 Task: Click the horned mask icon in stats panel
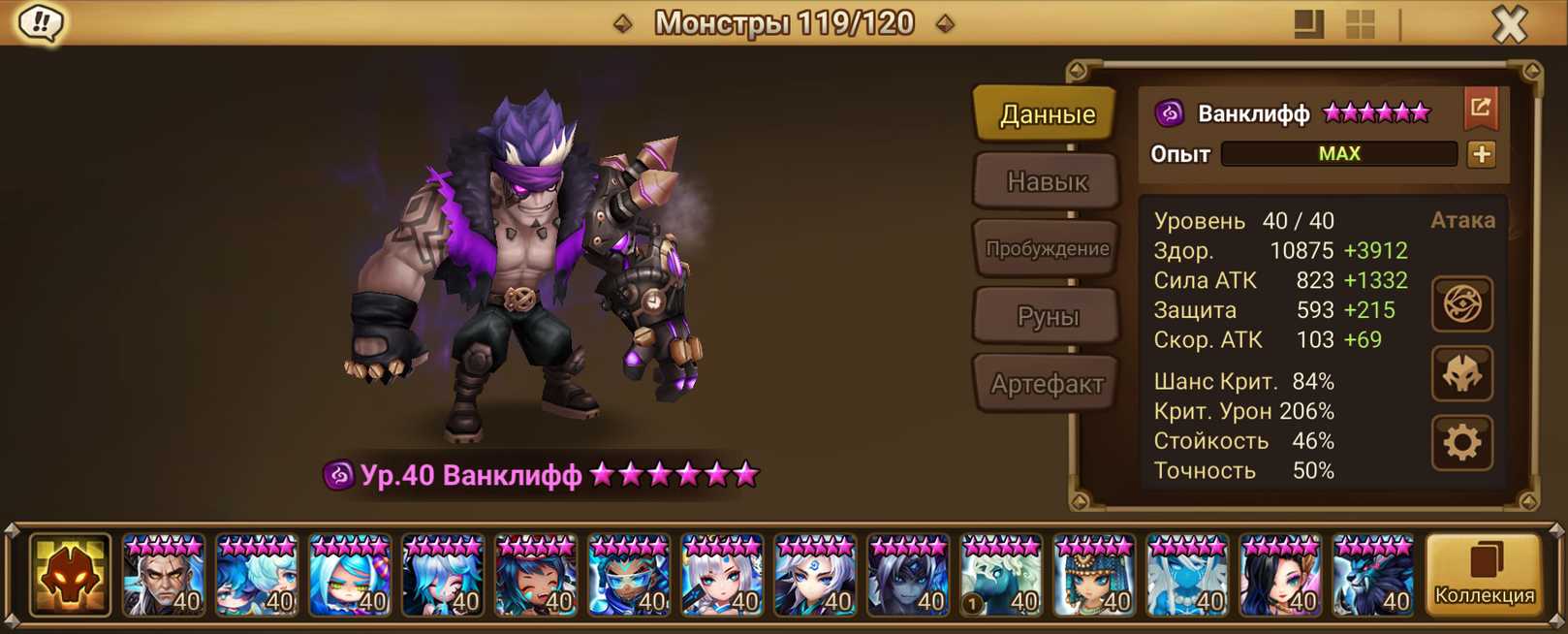(x=1461, y=374)
